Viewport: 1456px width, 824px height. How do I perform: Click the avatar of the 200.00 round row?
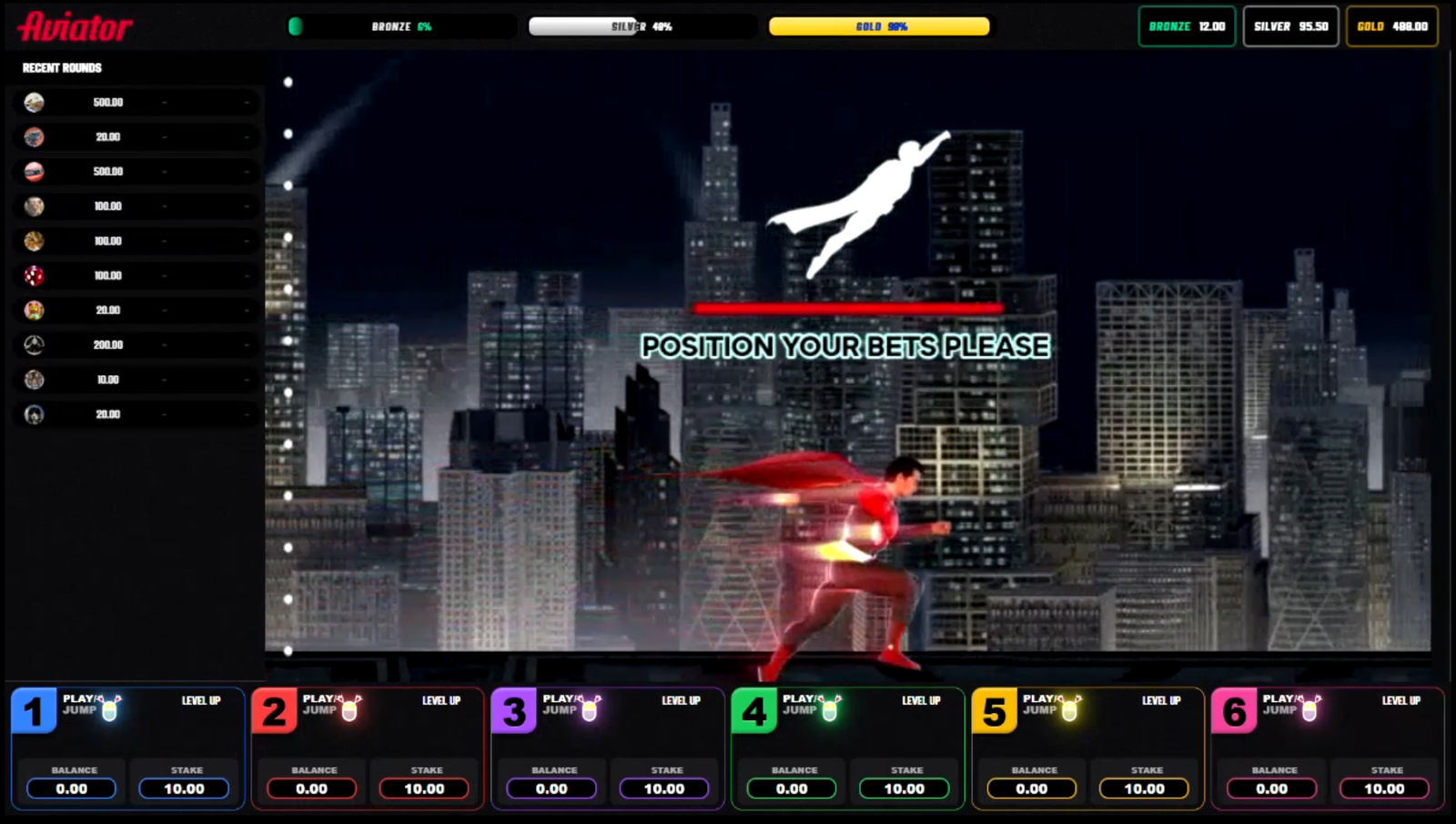coord(34,344)
